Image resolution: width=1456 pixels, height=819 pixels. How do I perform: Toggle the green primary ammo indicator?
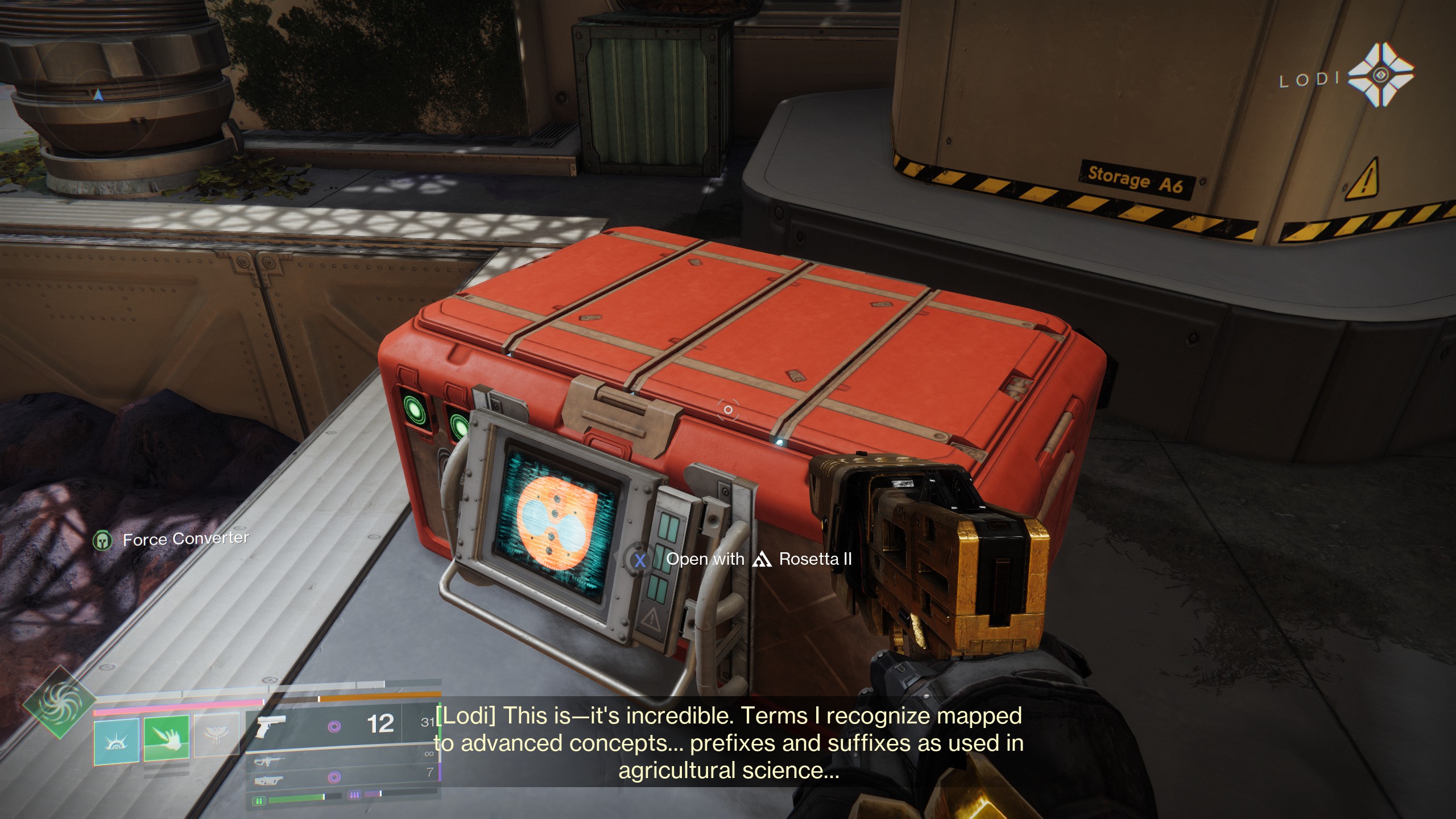259,801
